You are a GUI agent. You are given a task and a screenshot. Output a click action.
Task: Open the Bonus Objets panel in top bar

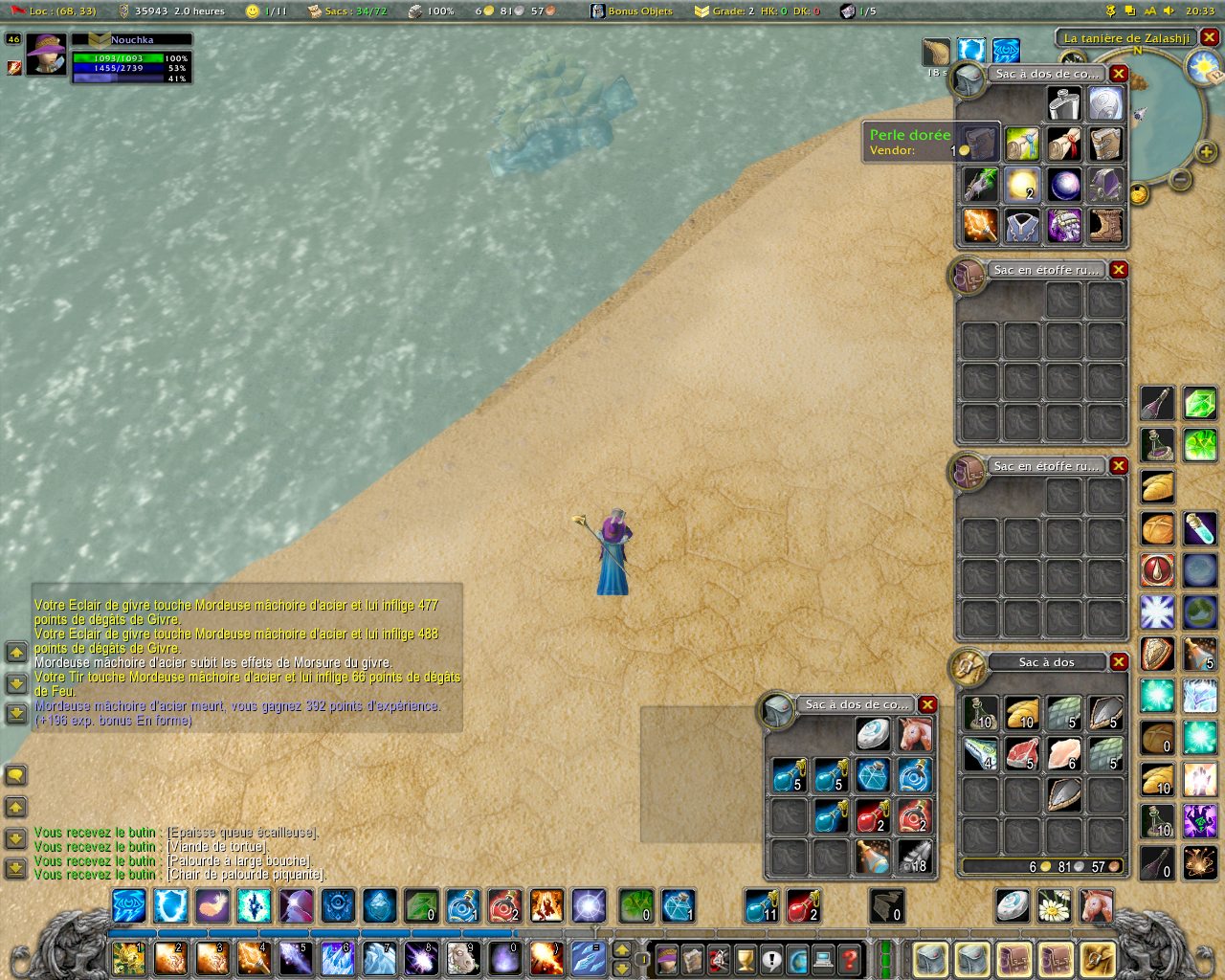(x=632, y=11)
